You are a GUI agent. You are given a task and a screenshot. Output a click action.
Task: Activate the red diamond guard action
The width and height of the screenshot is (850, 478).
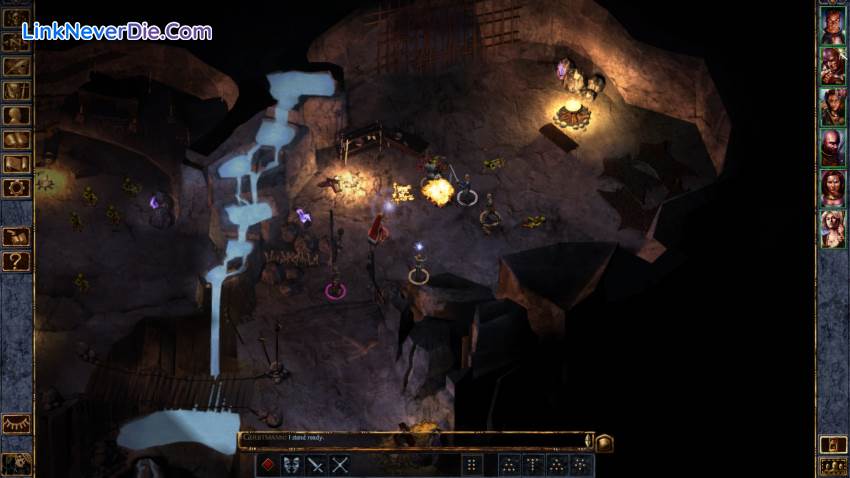click(x=268, y=464)
